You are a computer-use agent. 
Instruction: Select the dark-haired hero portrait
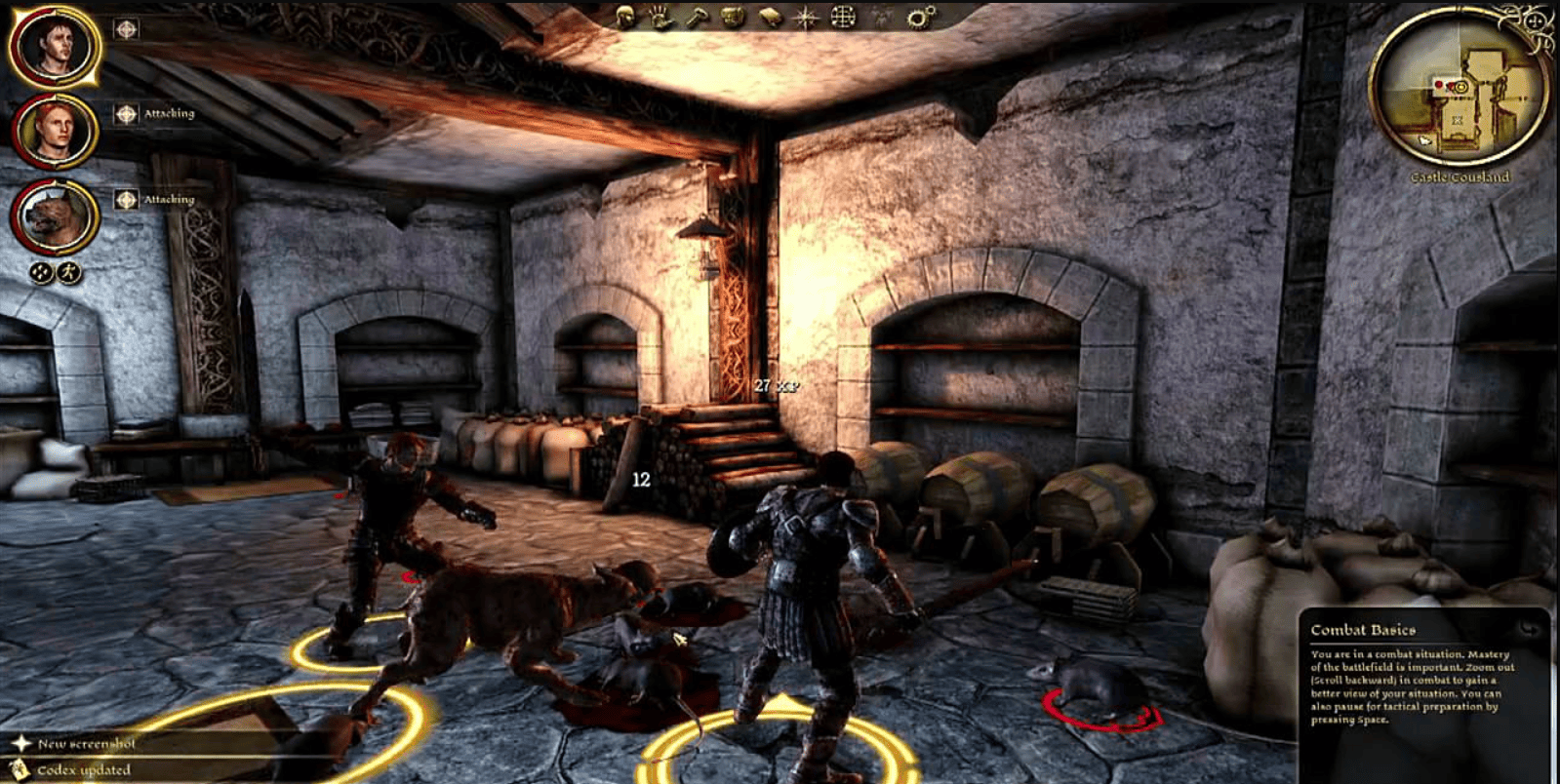point(54,45)
